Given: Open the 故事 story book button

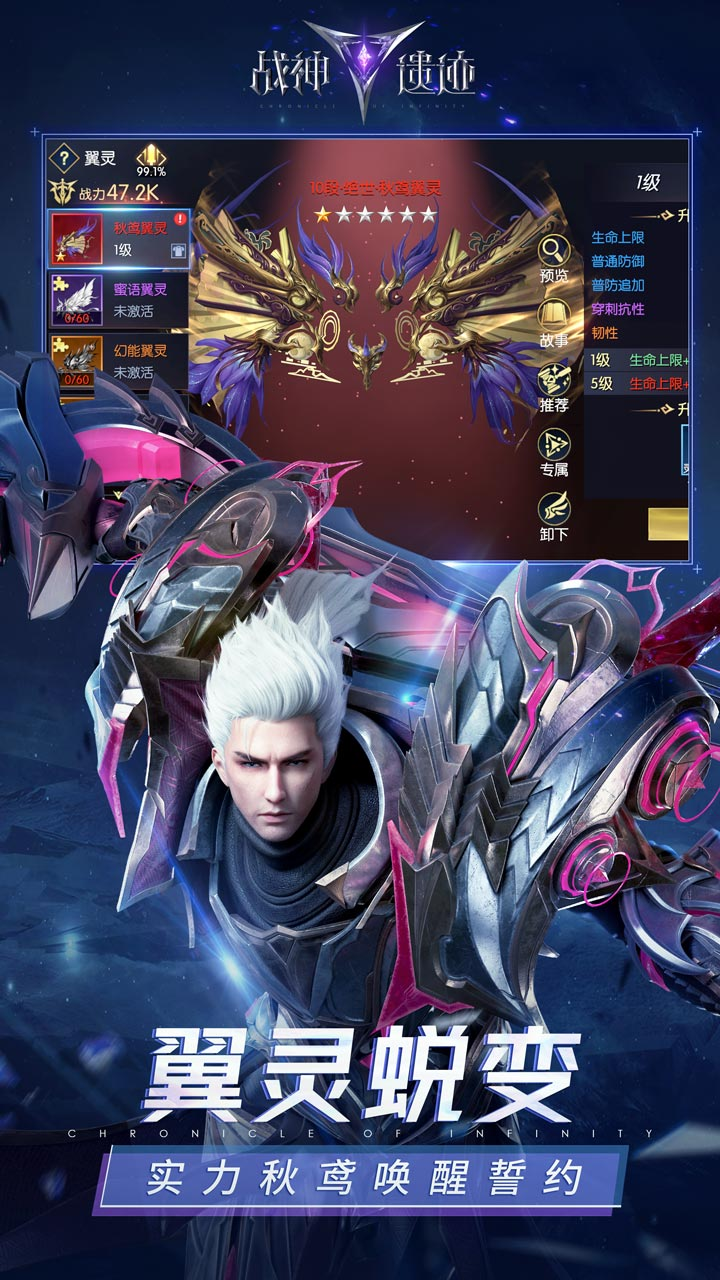Looking at the screenshot, I should pyautogui.click(x=554, y=319).
